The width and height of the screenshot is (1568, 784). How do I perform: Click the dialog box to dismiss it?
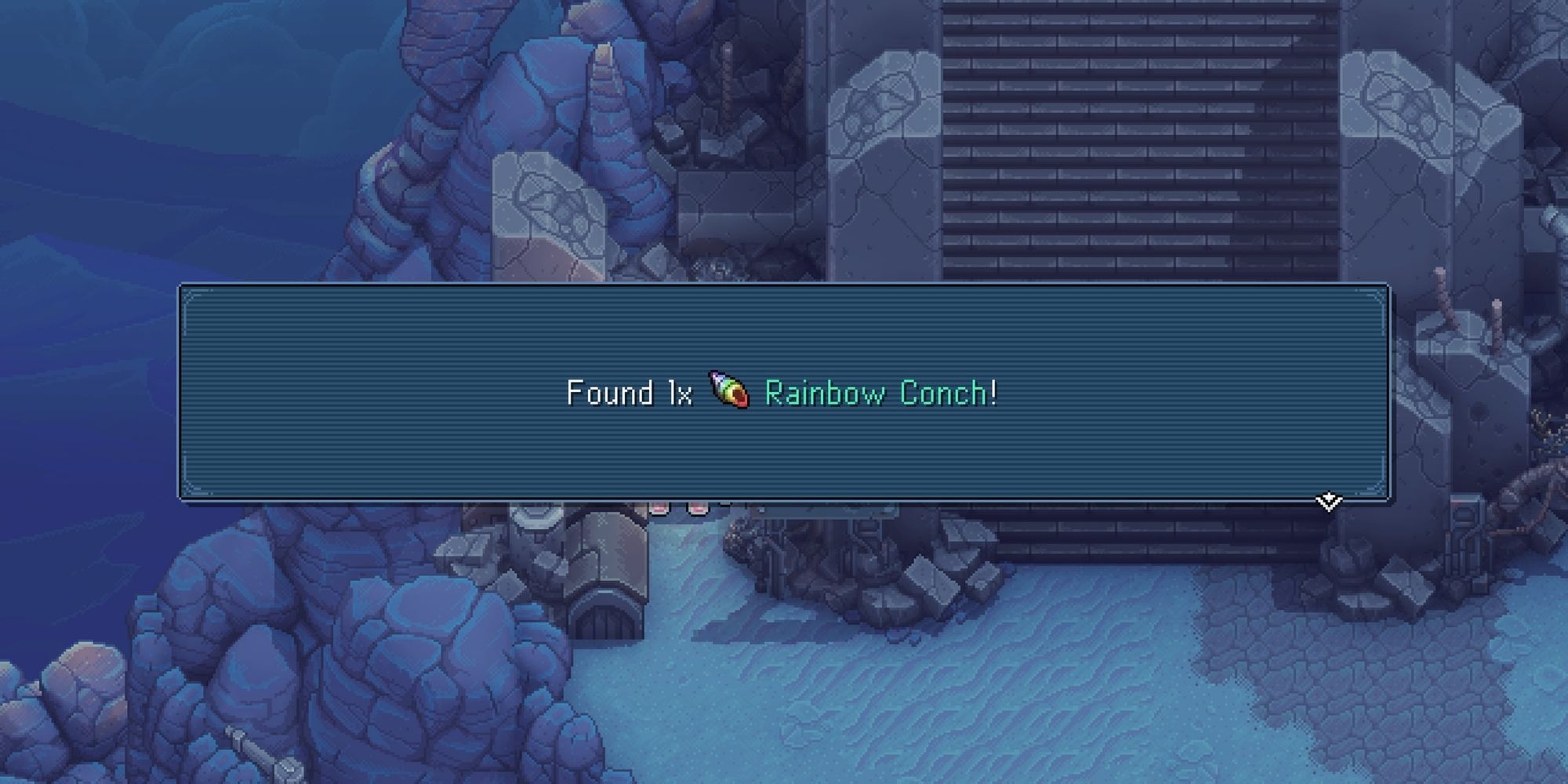pyautogui.click(x=784, y=392)
